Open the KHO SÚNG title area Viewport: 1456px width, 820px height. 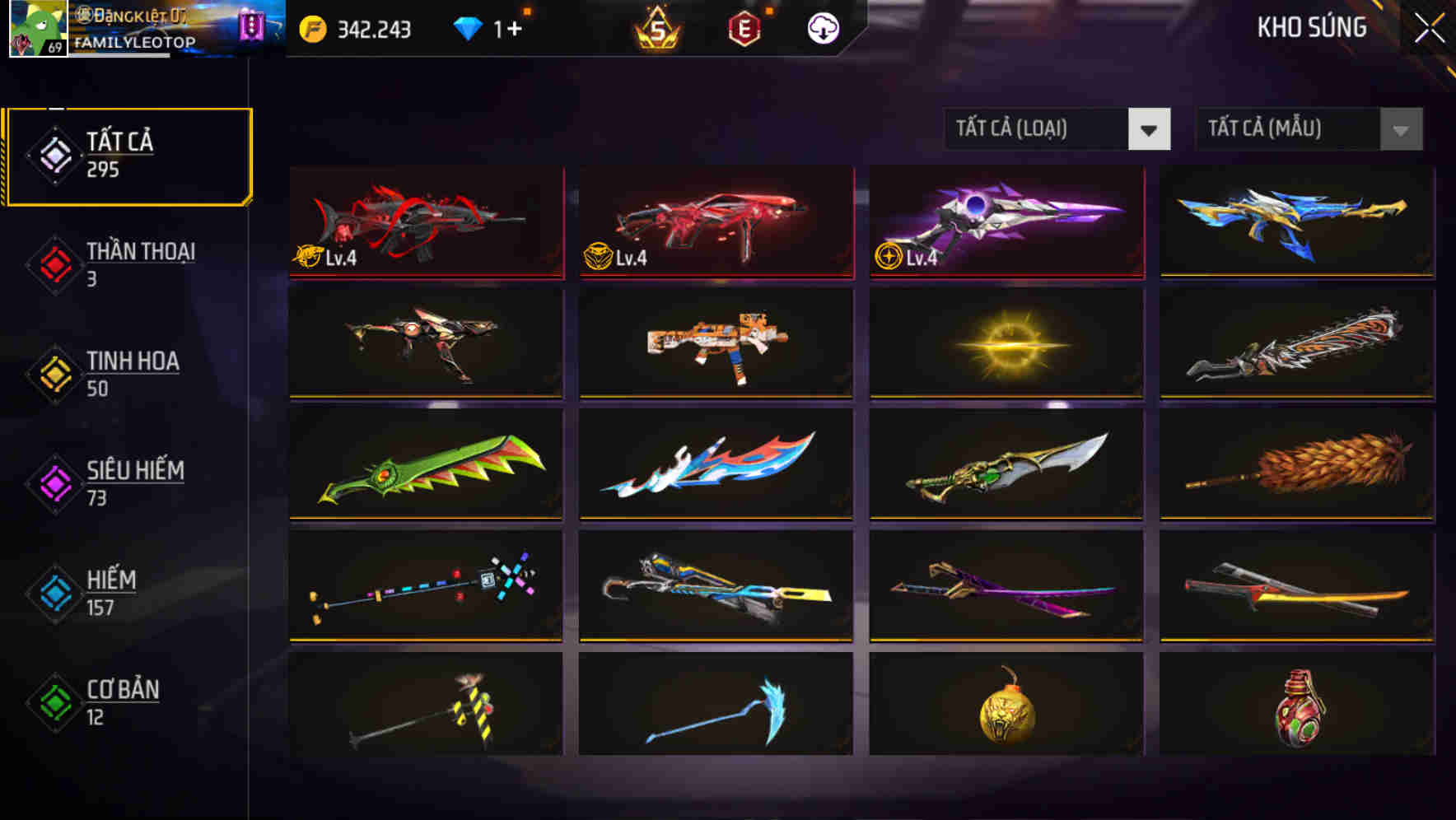coord(1313,27)
